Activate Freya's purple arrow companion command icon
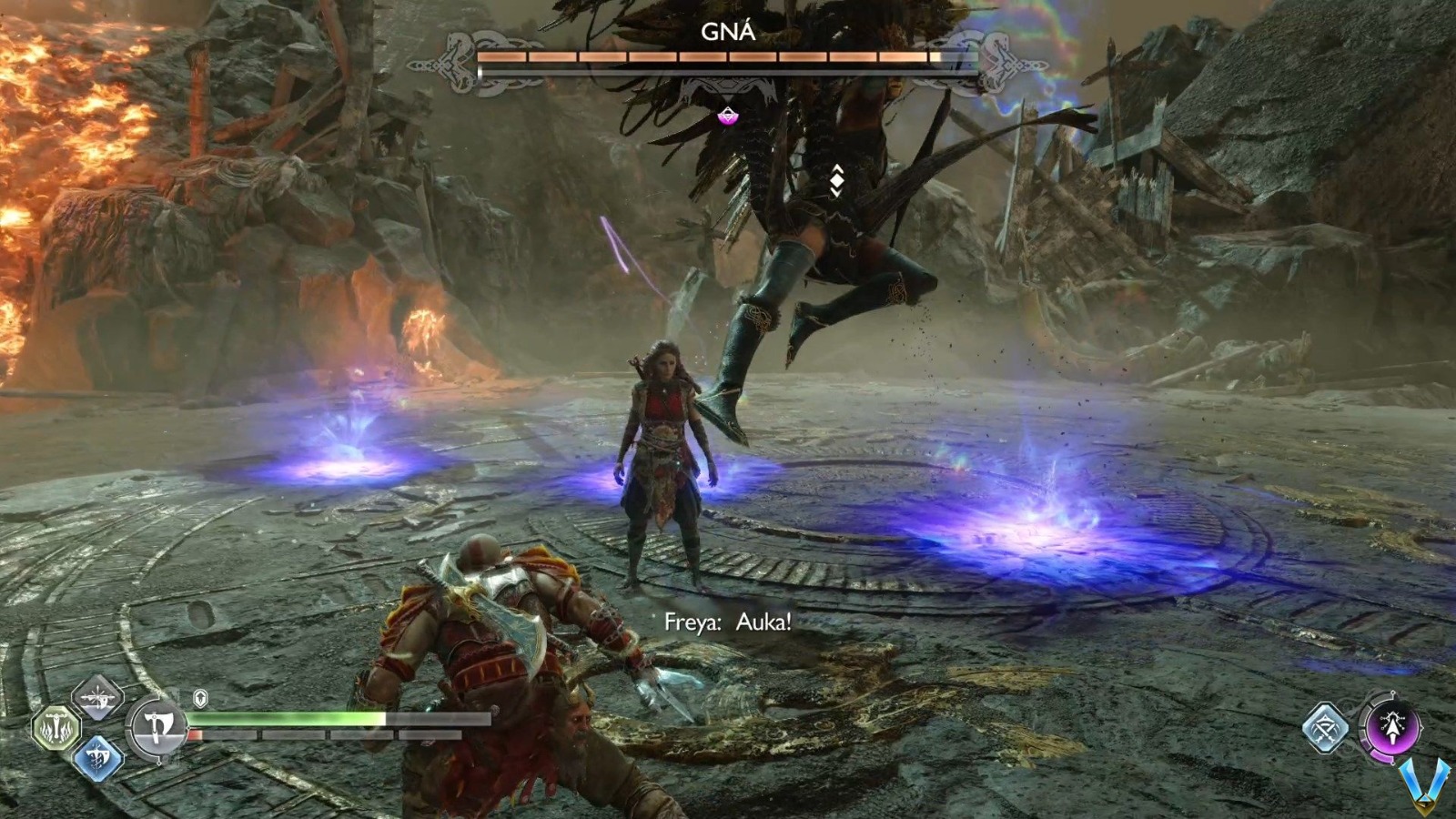 tap(1394, 728)
